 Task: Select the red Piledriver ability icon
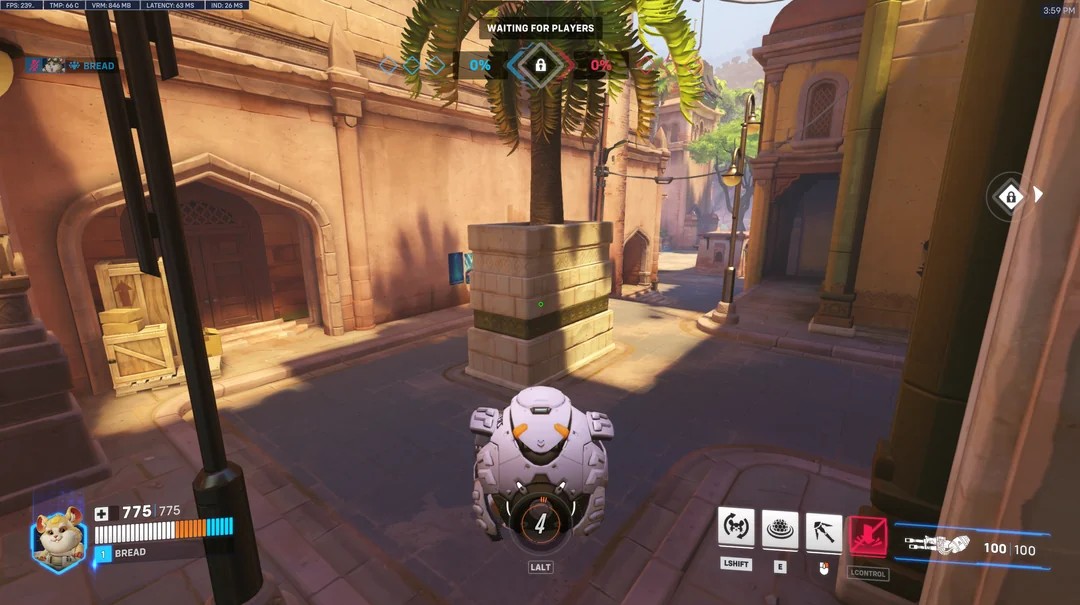pyautogui.click(x=868, y=536)
